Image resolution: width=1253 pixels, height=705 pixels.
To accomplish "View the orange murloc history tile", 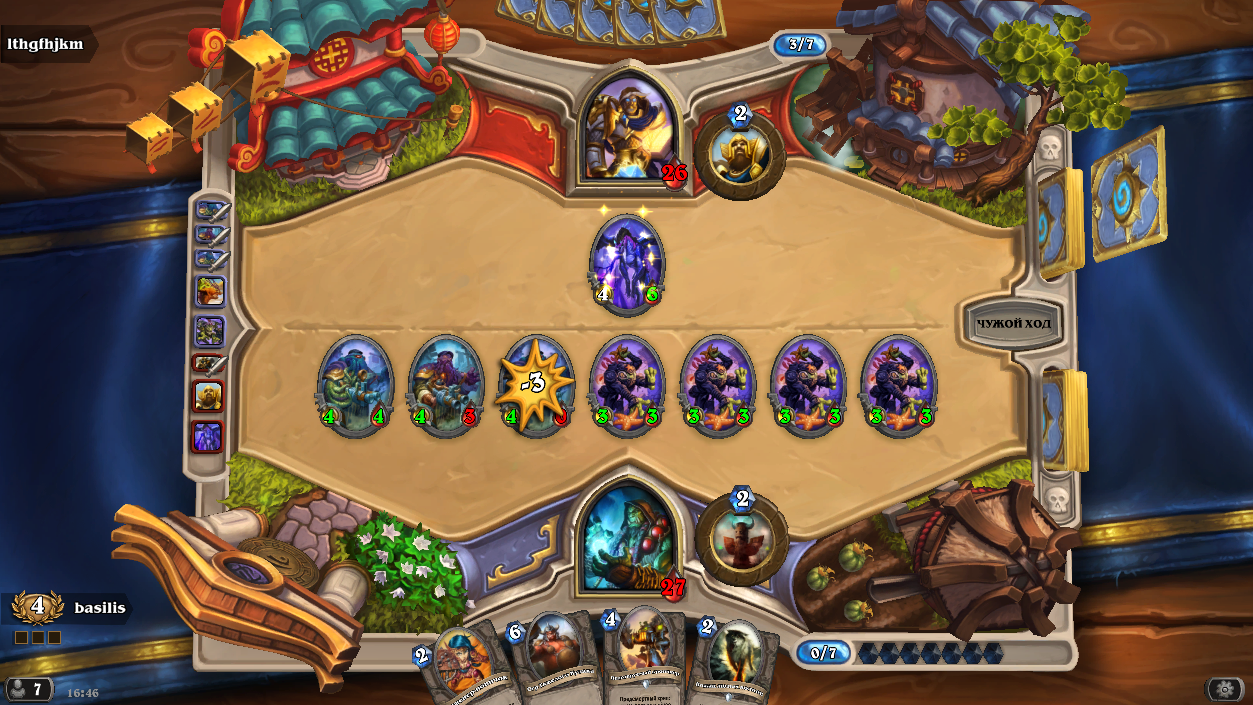I will 209,291.
